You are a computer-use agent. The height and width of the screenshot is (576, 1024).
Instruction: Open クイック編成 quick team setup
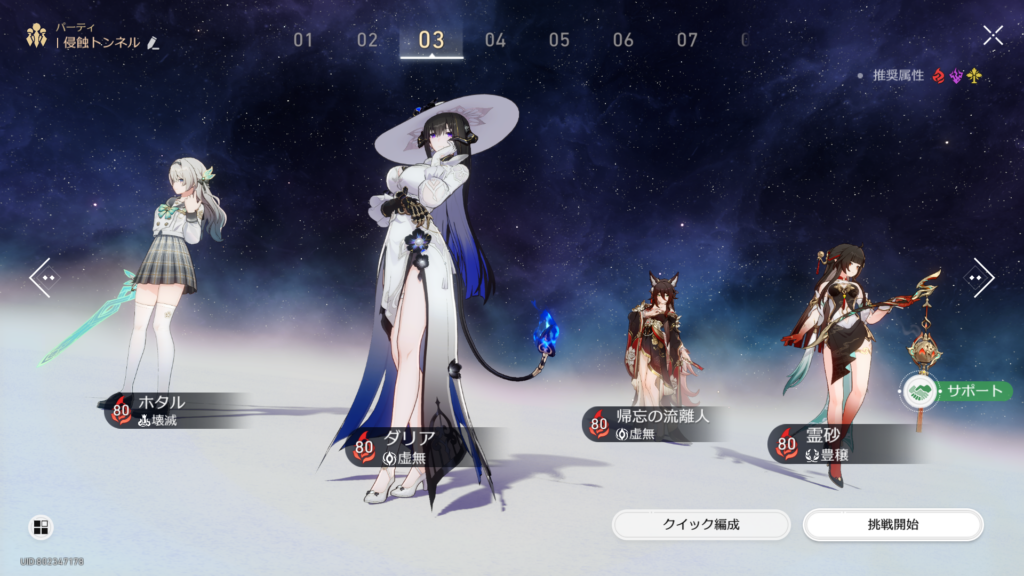point(701,524)
